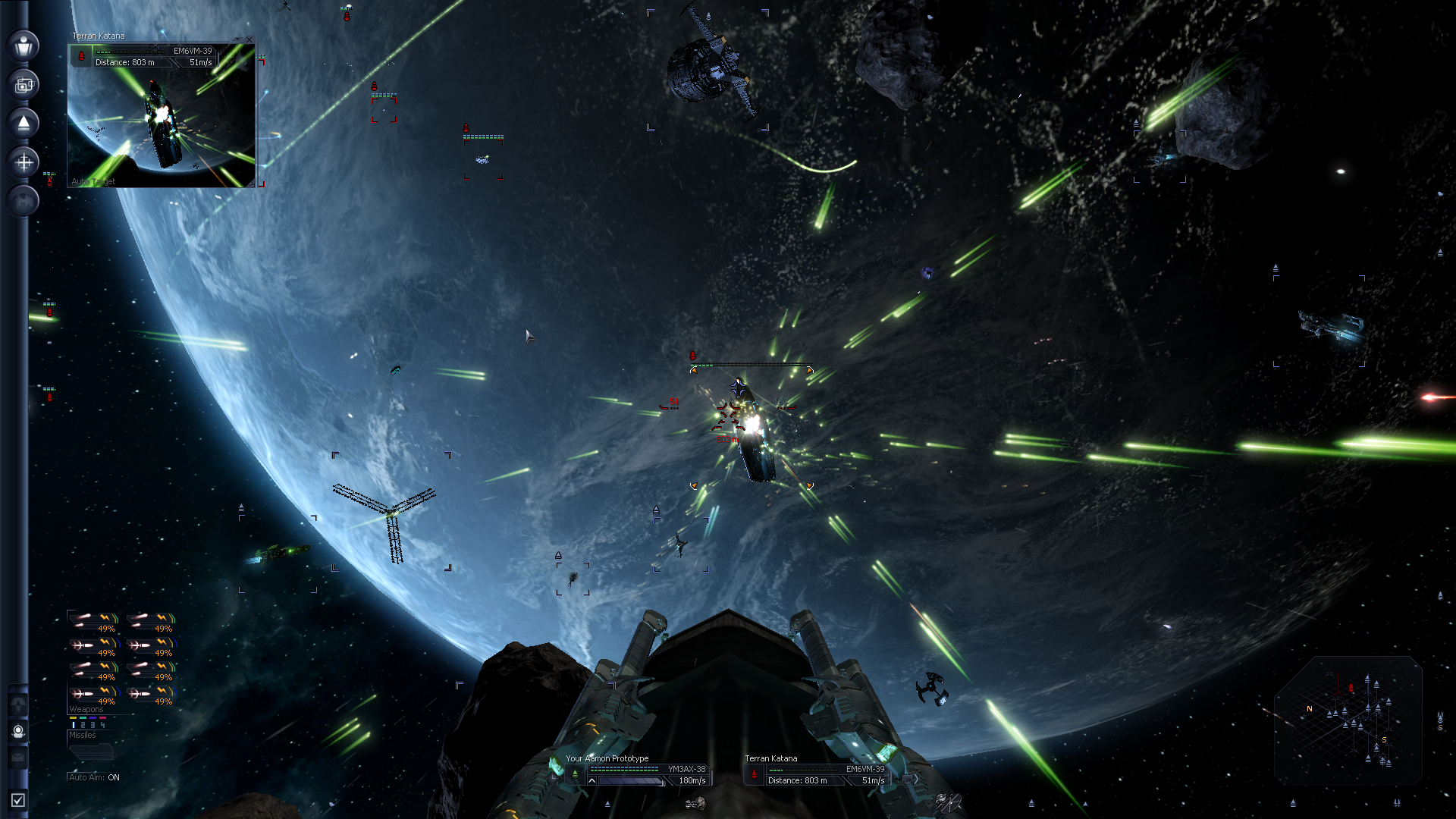Switch to weapon group 3

coord(93,725)
